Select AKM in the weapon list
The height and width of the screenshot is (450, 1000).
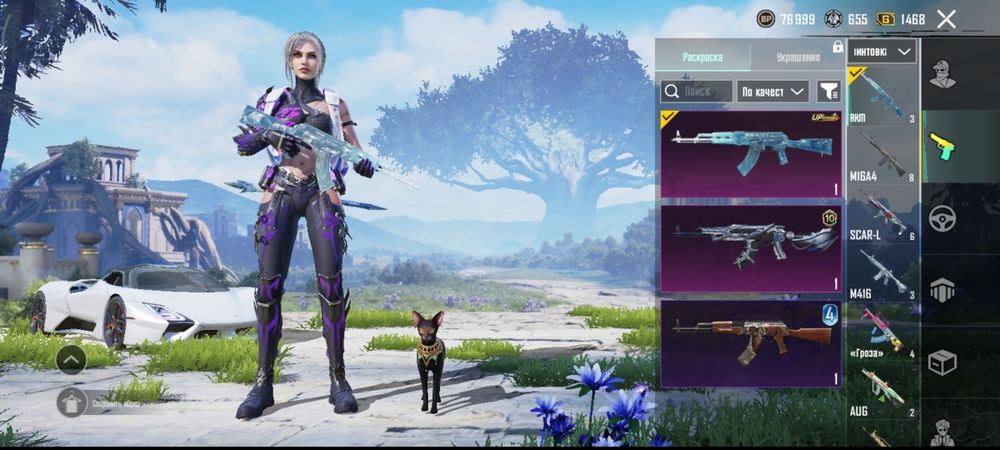click(x=882, y=97)
